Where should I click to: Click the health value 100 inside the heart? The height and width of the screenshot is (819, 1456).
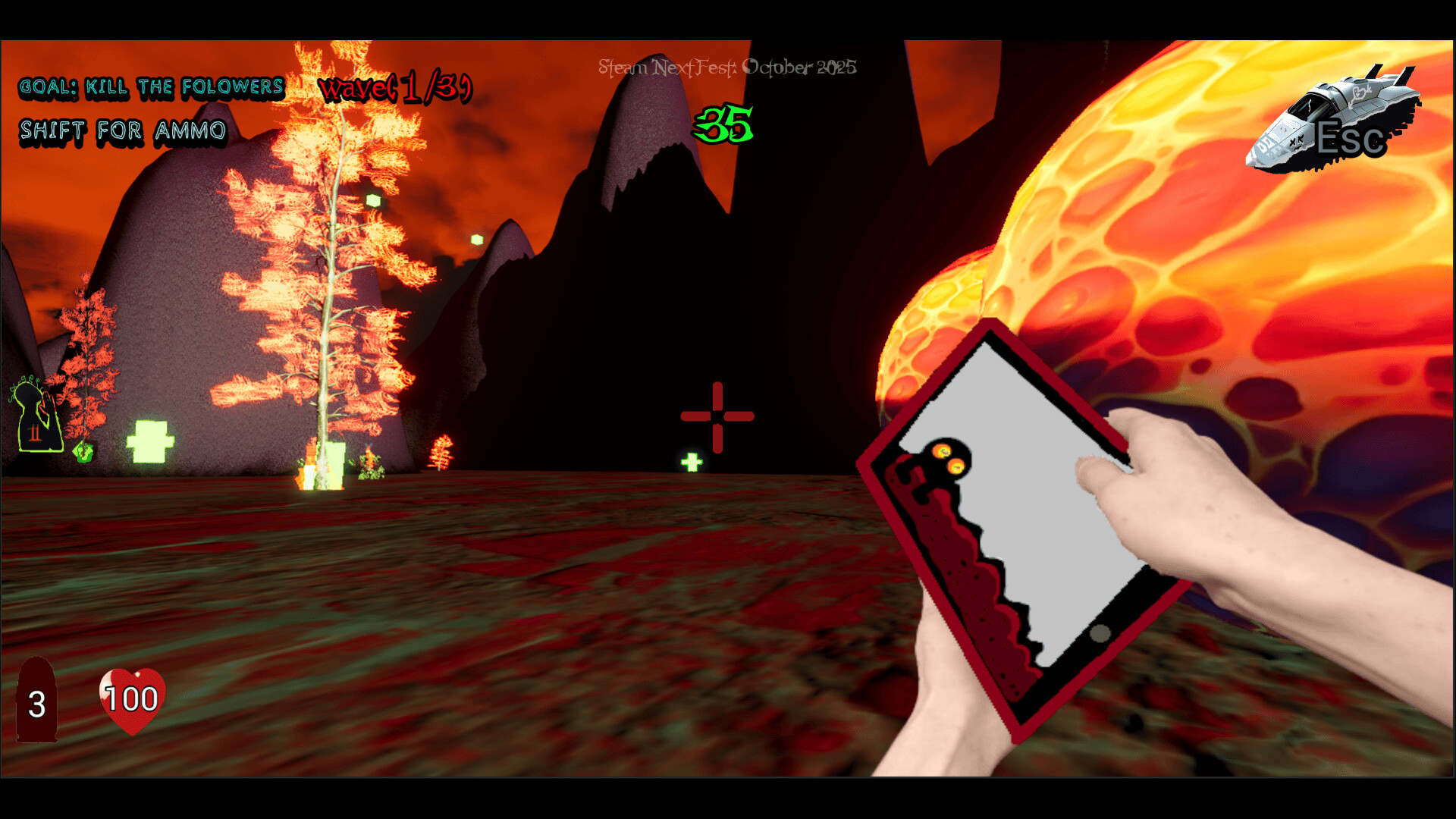[x=130, y=696]
